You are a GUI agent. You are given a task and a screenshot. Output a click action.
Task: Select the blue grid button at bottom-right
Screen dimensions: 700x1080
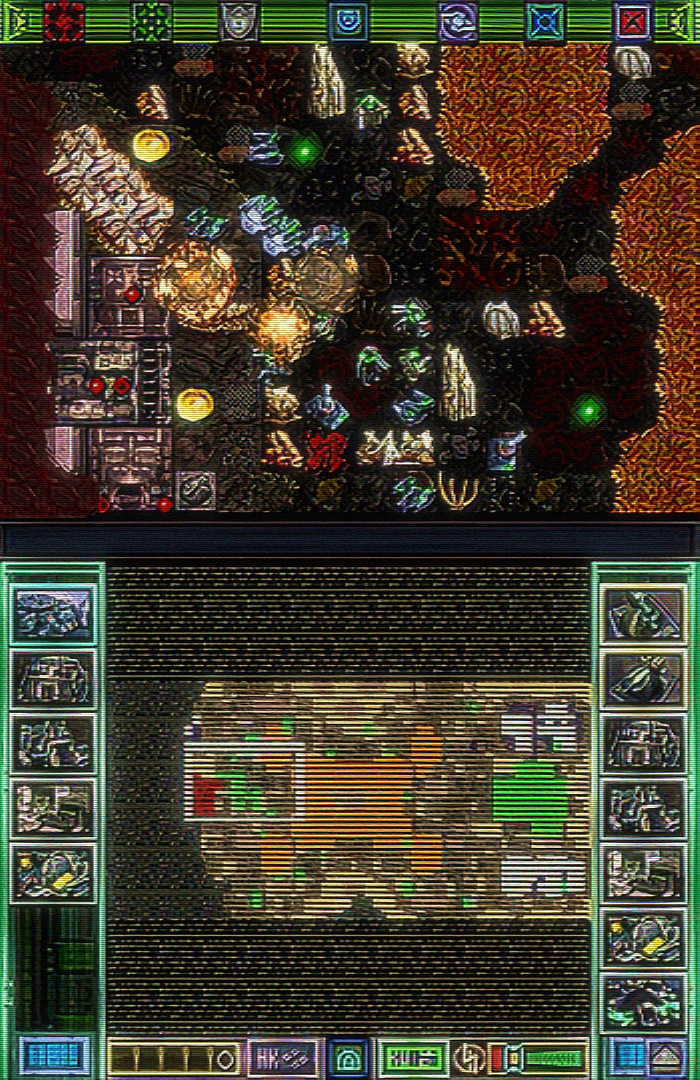[628, 1056]
